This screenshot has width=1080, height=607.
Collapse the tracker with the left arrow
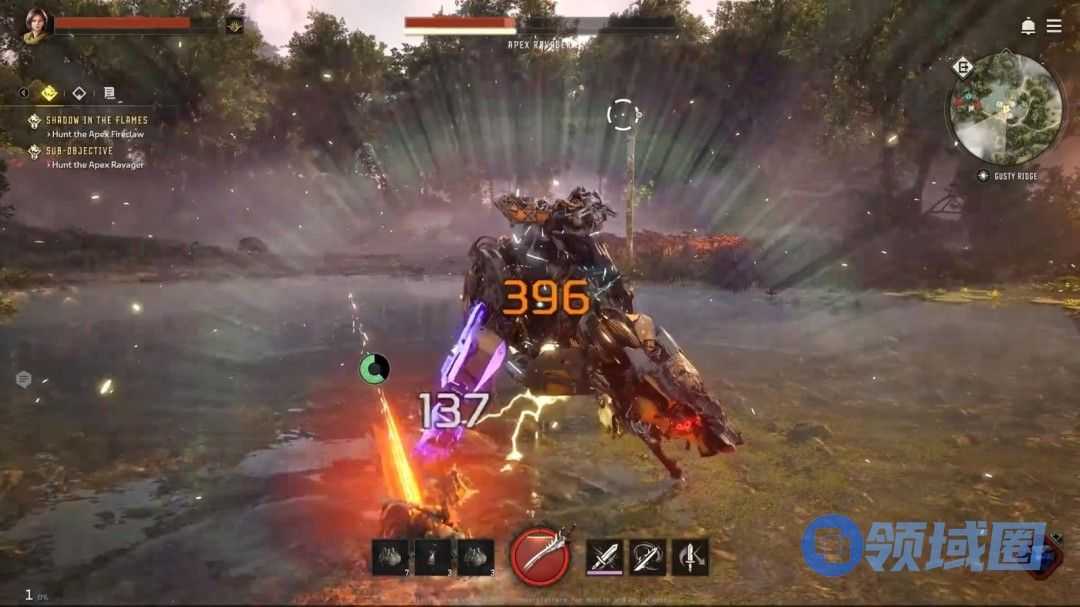pyautogui.click(x=24, y=93)
